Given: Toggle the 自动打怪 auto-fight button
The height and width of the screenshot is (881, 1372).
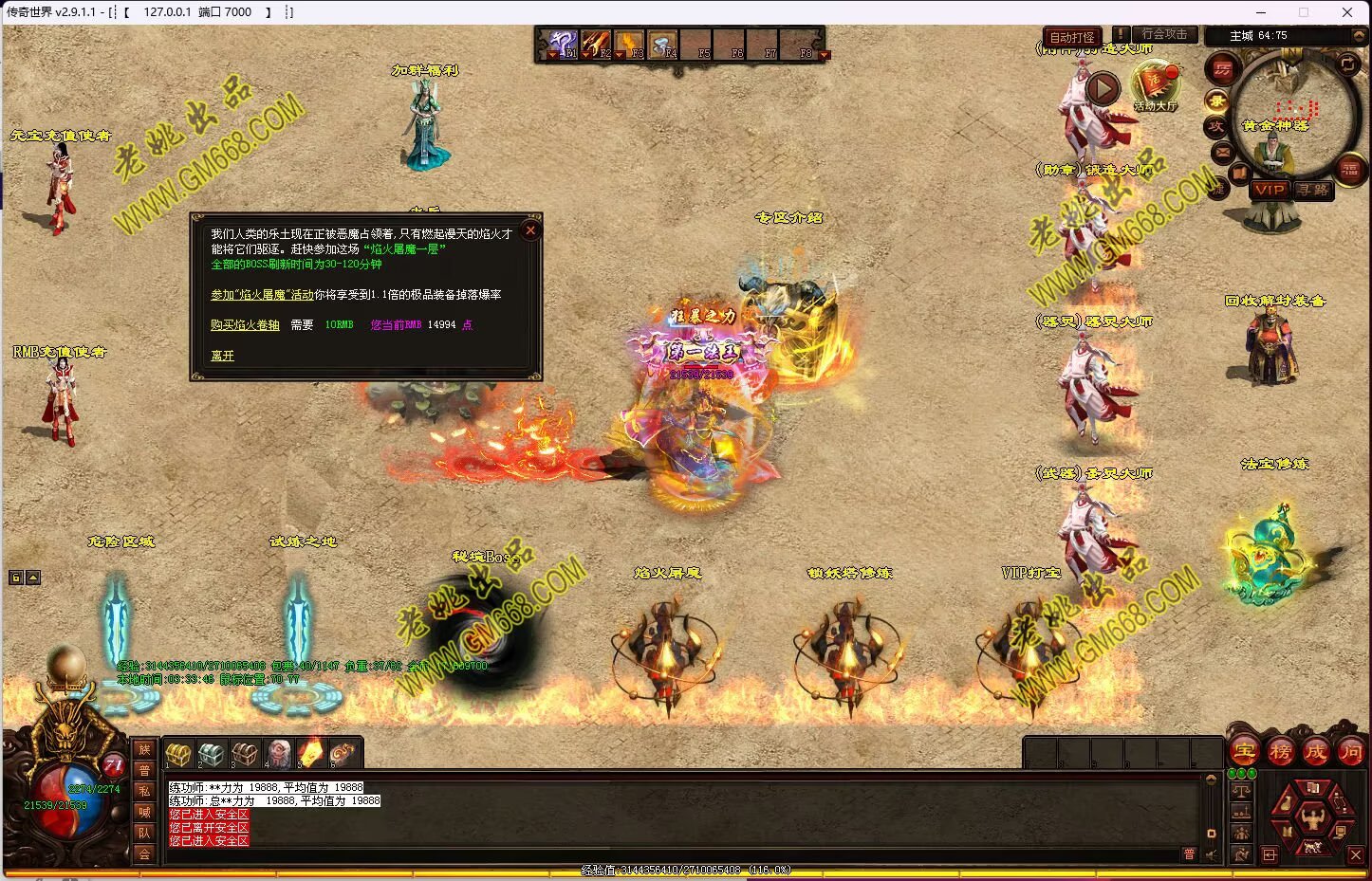Looking at the screenshot, I should point(1071,38).
